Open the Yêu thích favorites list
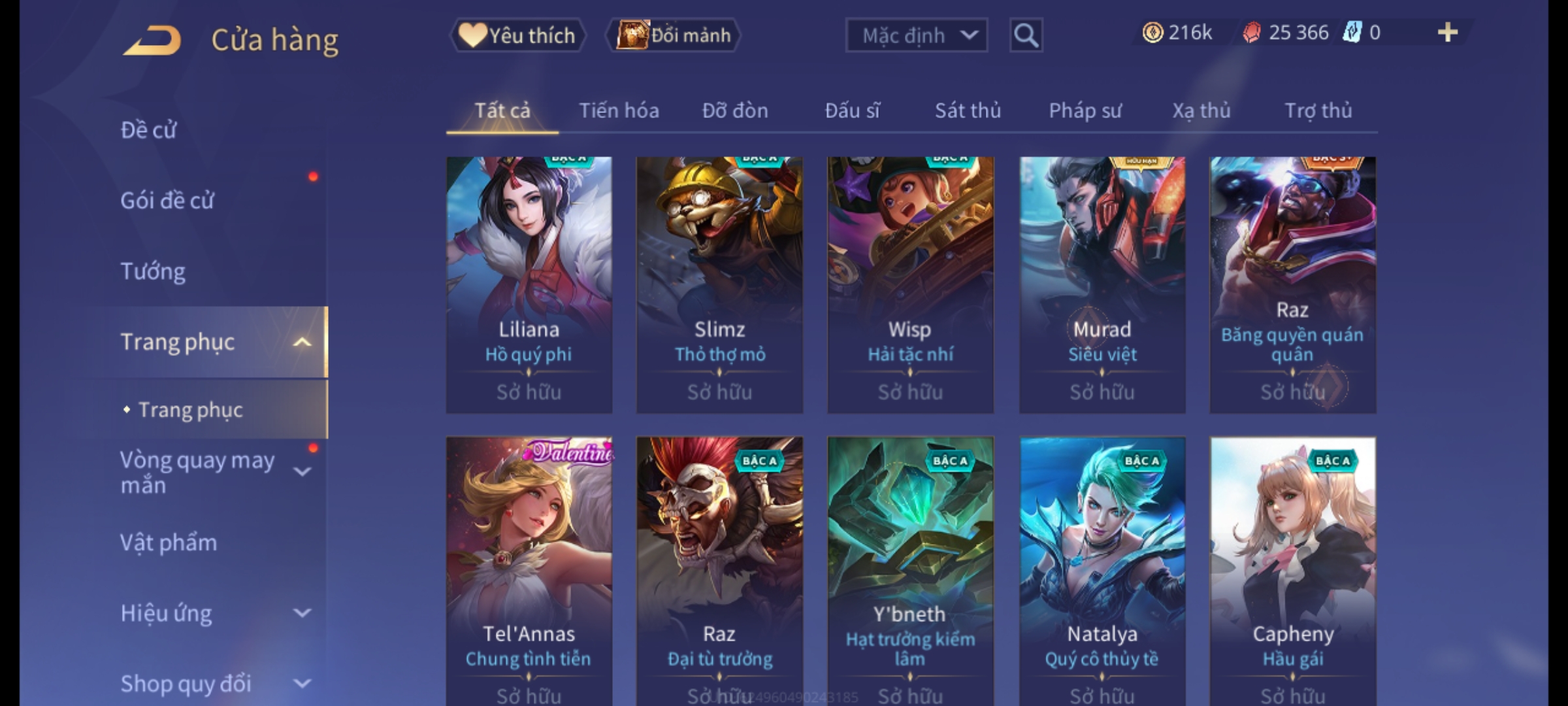 tap(517, 35)
